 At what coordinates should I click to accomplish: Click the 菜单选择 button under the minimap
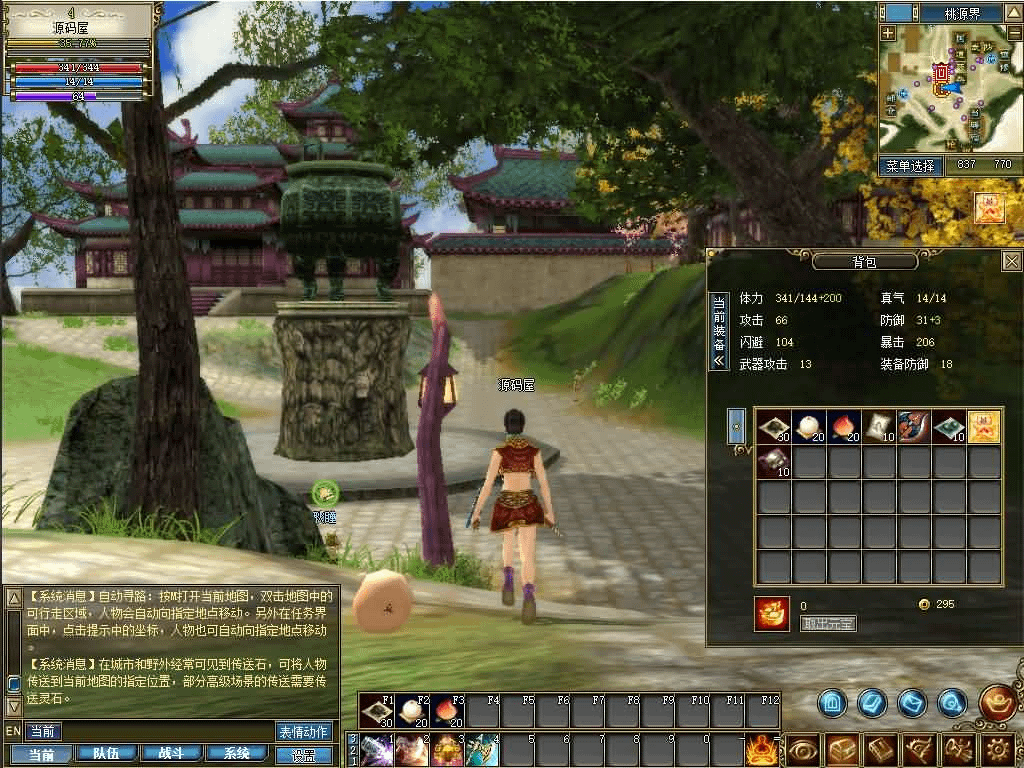coord(910,165)
